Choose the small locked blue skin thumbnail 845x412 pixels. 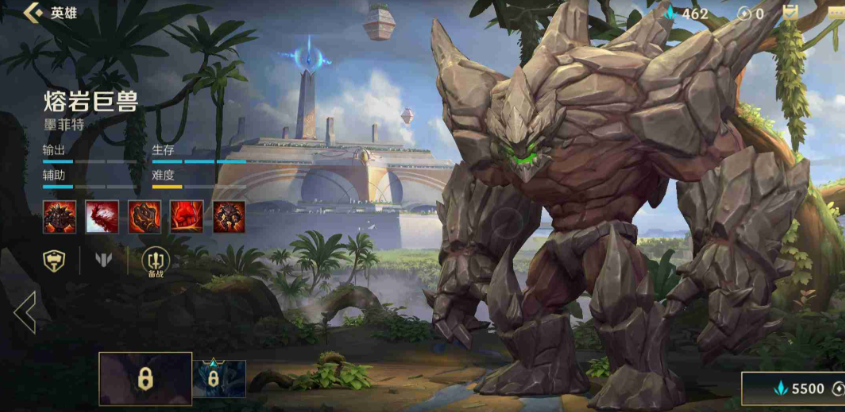(x=219, y=379)
